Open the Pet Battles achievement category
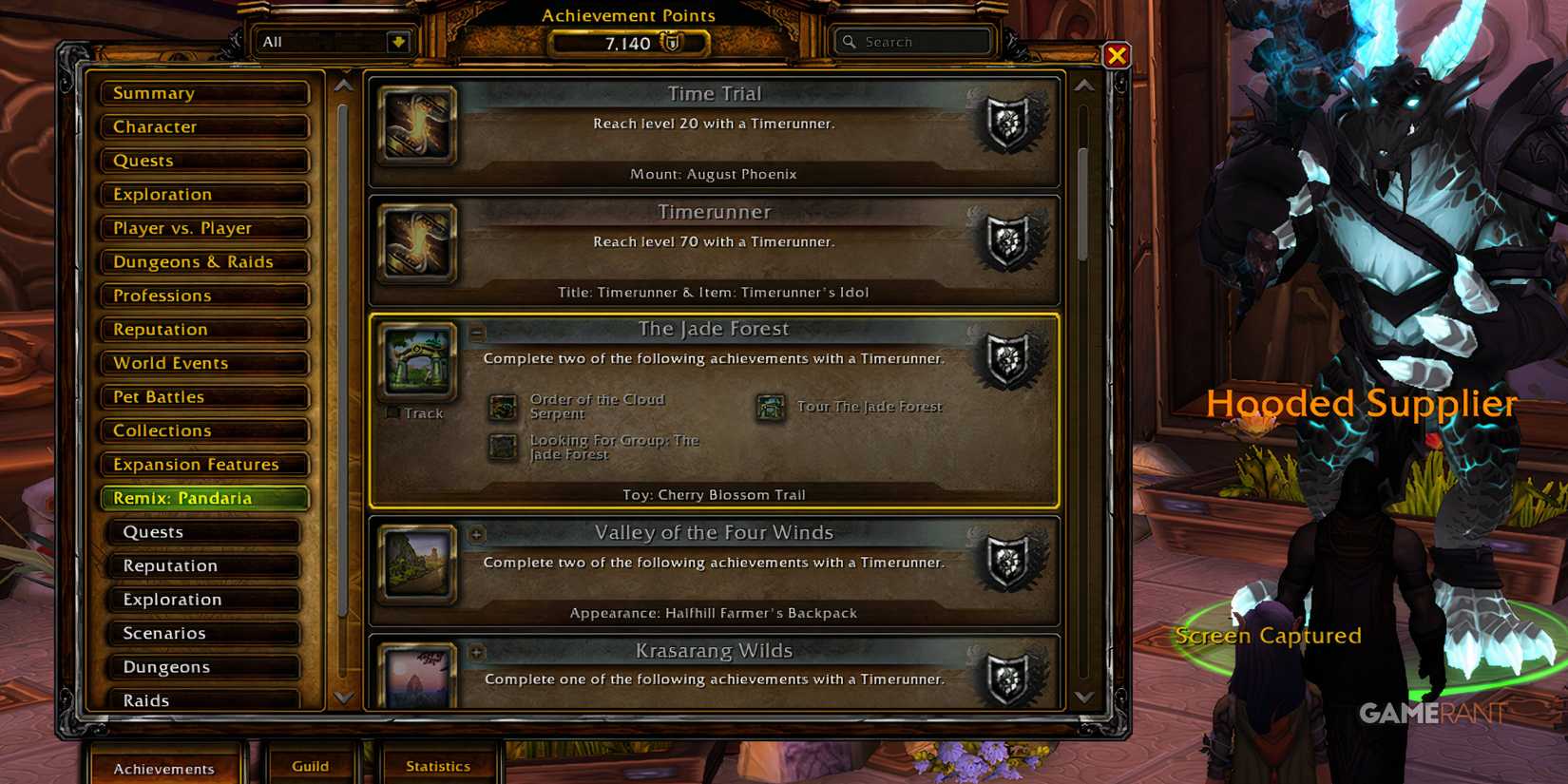This screenshot has width=1568, height=784. click(202, 397)
